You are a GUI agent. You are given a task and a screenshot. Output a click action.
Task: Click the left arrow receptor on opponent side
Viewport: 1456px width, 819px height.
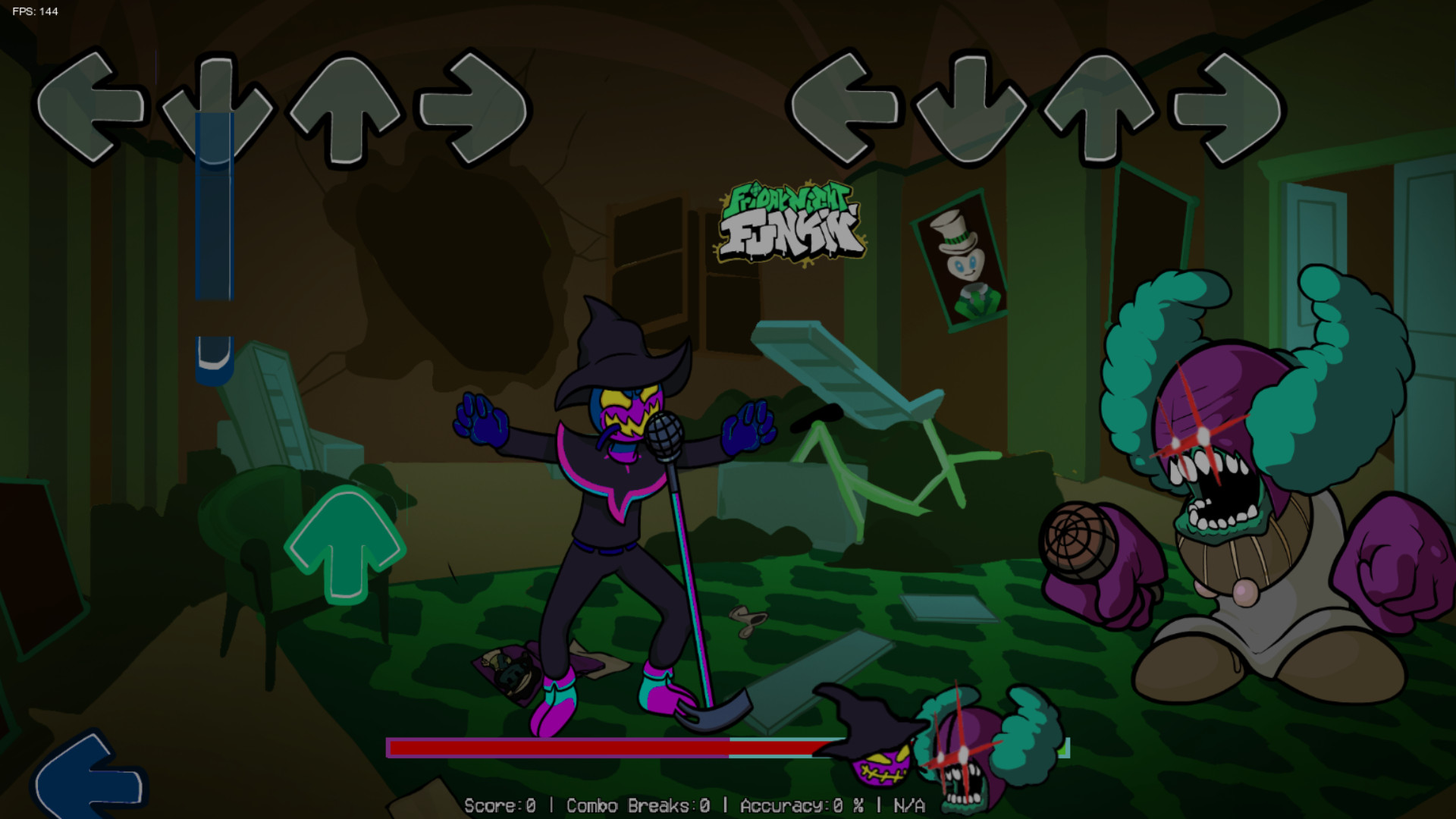point(95,102)
